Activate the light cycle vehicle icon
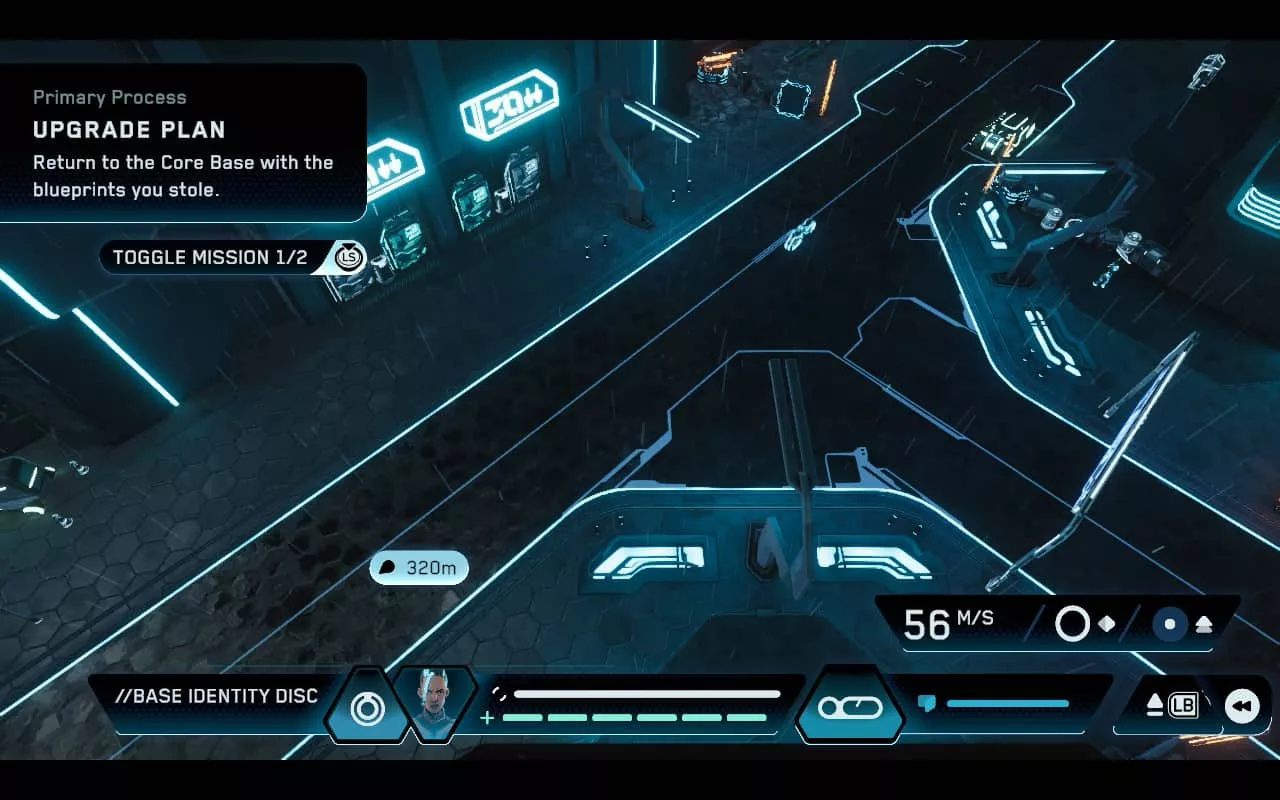Image resolution: width=1280 pixels, height=800 pixels. pos(850,707)
